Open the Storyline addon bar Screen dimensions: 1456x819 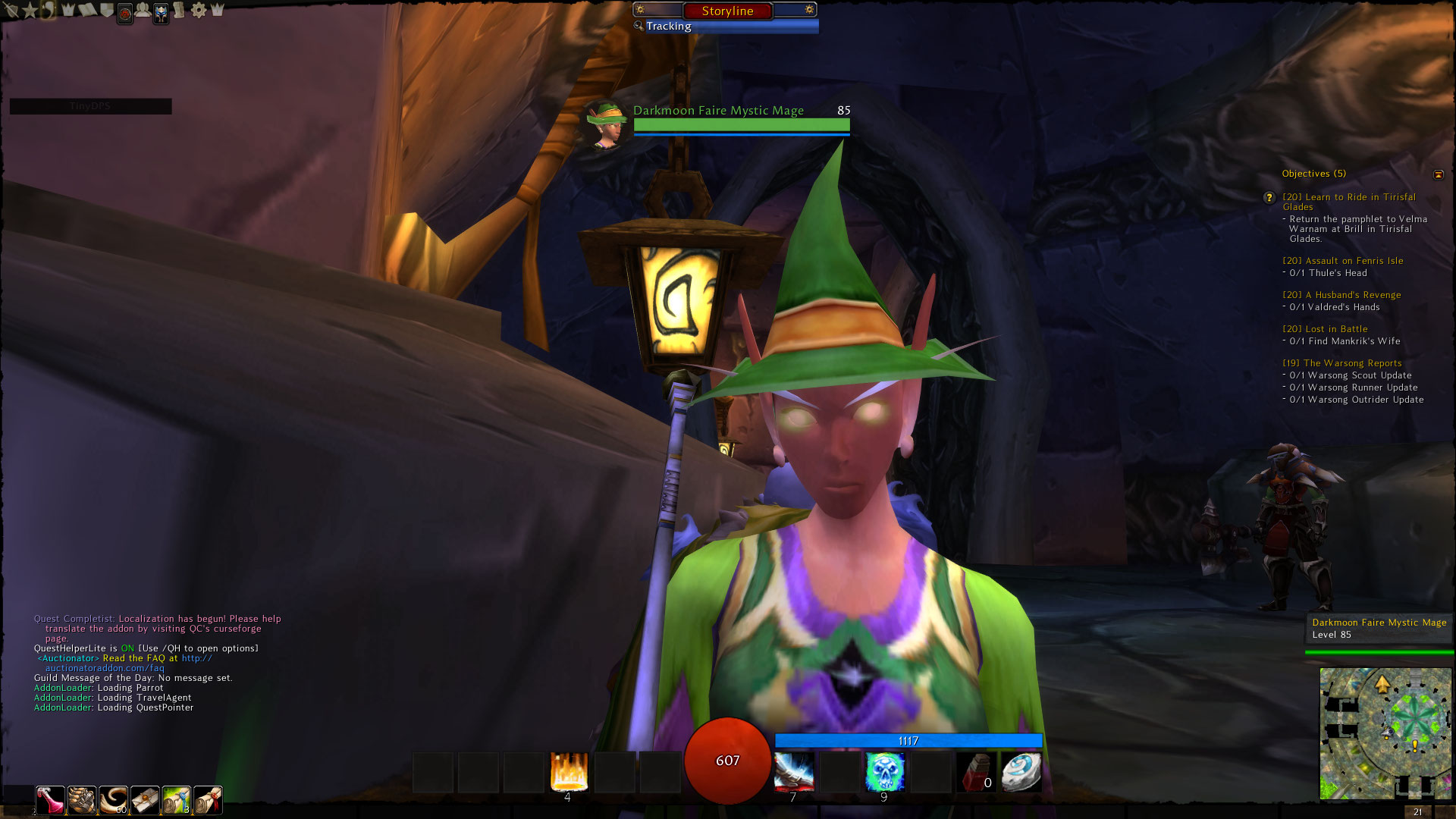[727, 11]
